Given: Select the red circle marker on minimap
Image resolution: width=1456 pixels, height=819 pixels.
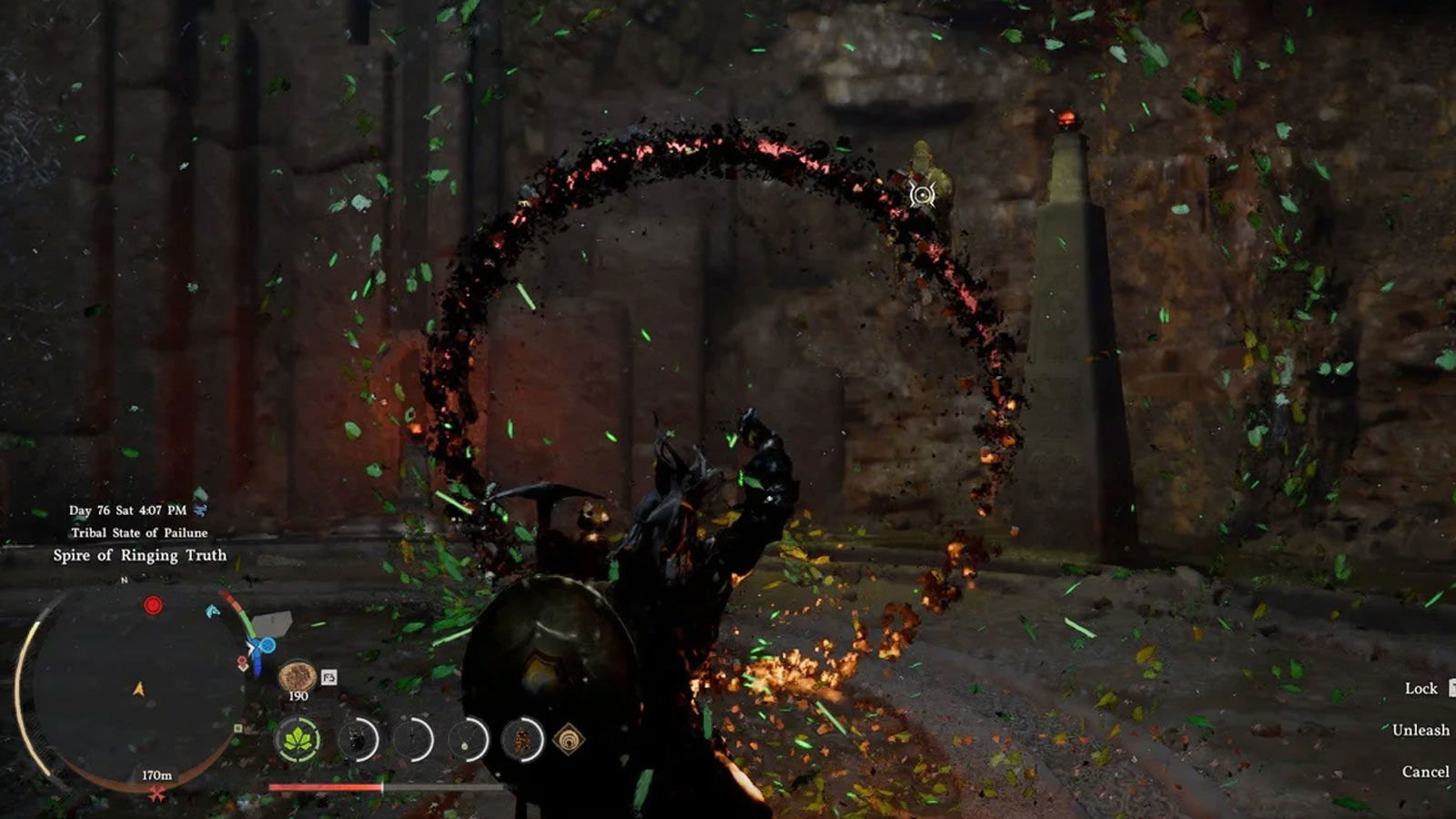Looking at the screenshot, I should point(153,605).
